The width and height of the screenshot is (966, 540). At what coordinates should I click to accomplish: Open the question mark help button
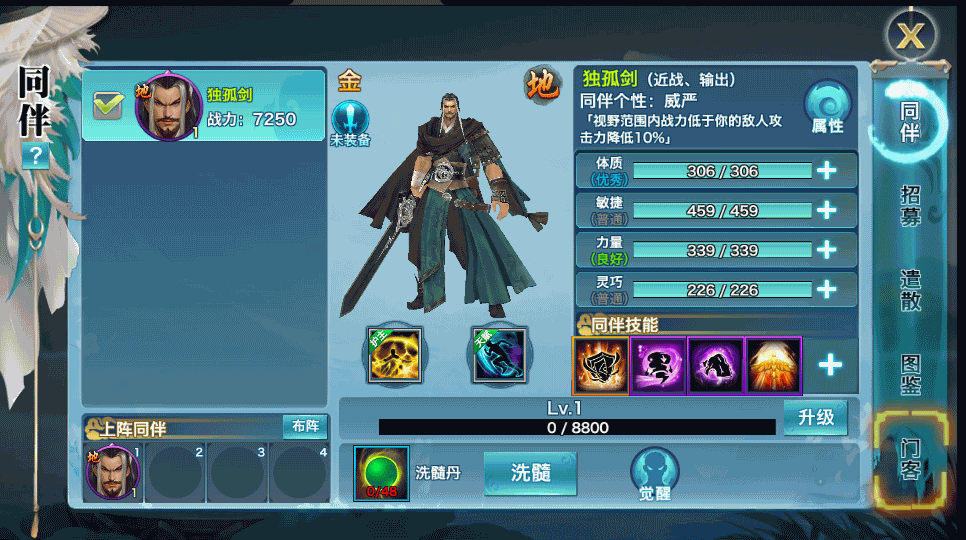coord(36,155)
